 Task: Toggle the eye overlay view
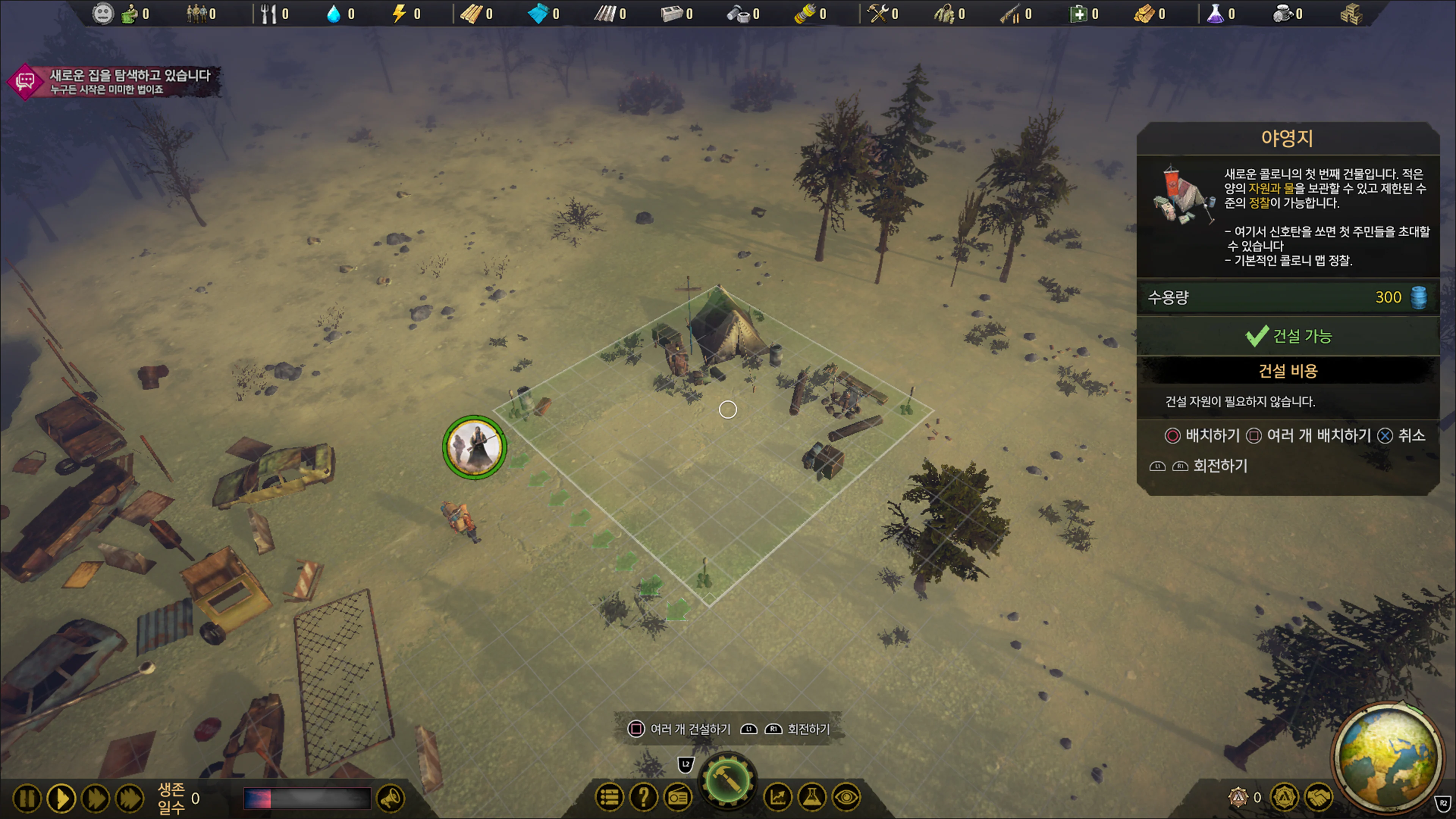(846, 797)
